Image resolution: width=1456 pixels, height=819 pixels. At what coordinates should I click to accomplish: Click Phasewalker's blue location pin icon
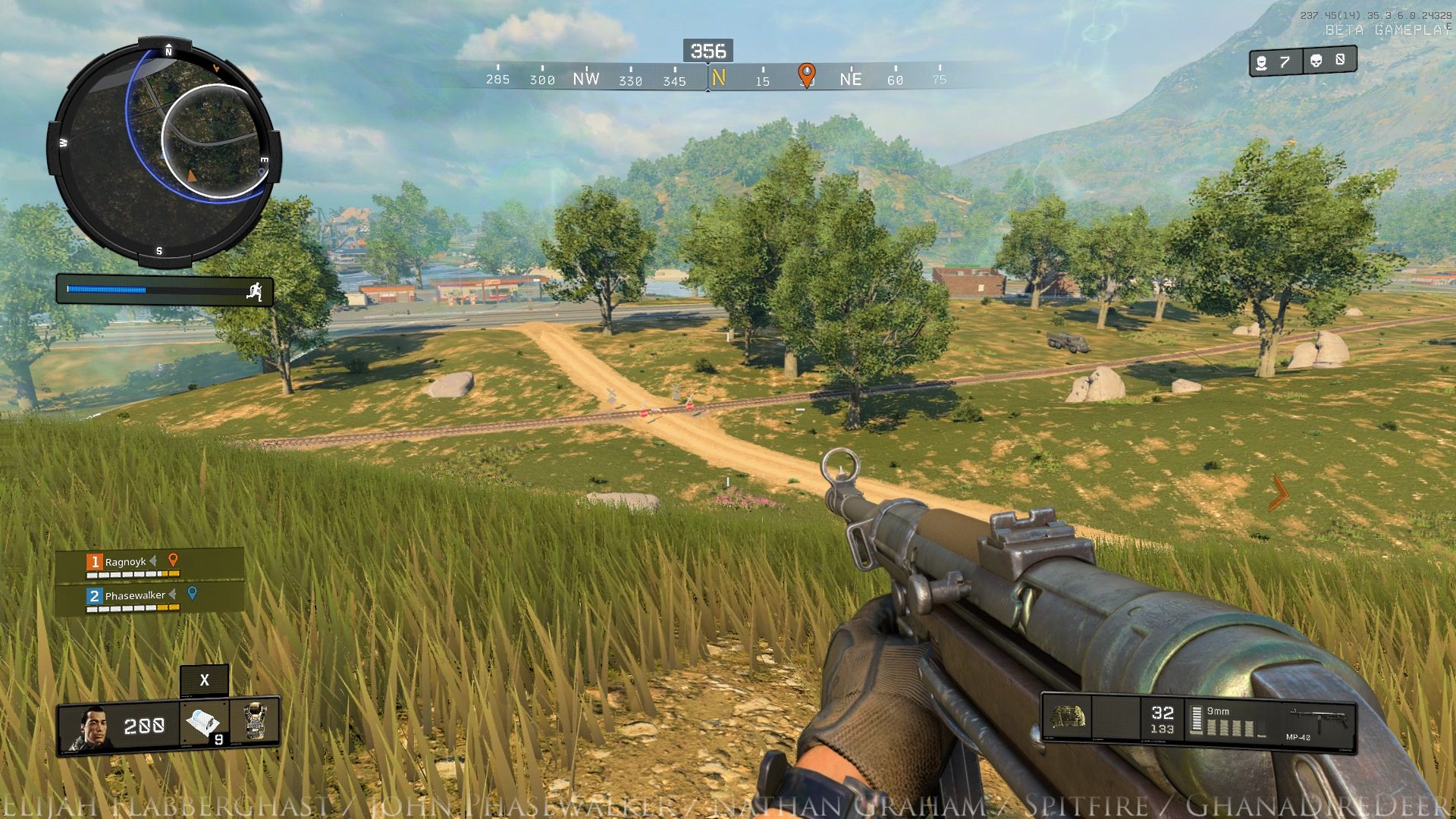(x=193, y=593)
